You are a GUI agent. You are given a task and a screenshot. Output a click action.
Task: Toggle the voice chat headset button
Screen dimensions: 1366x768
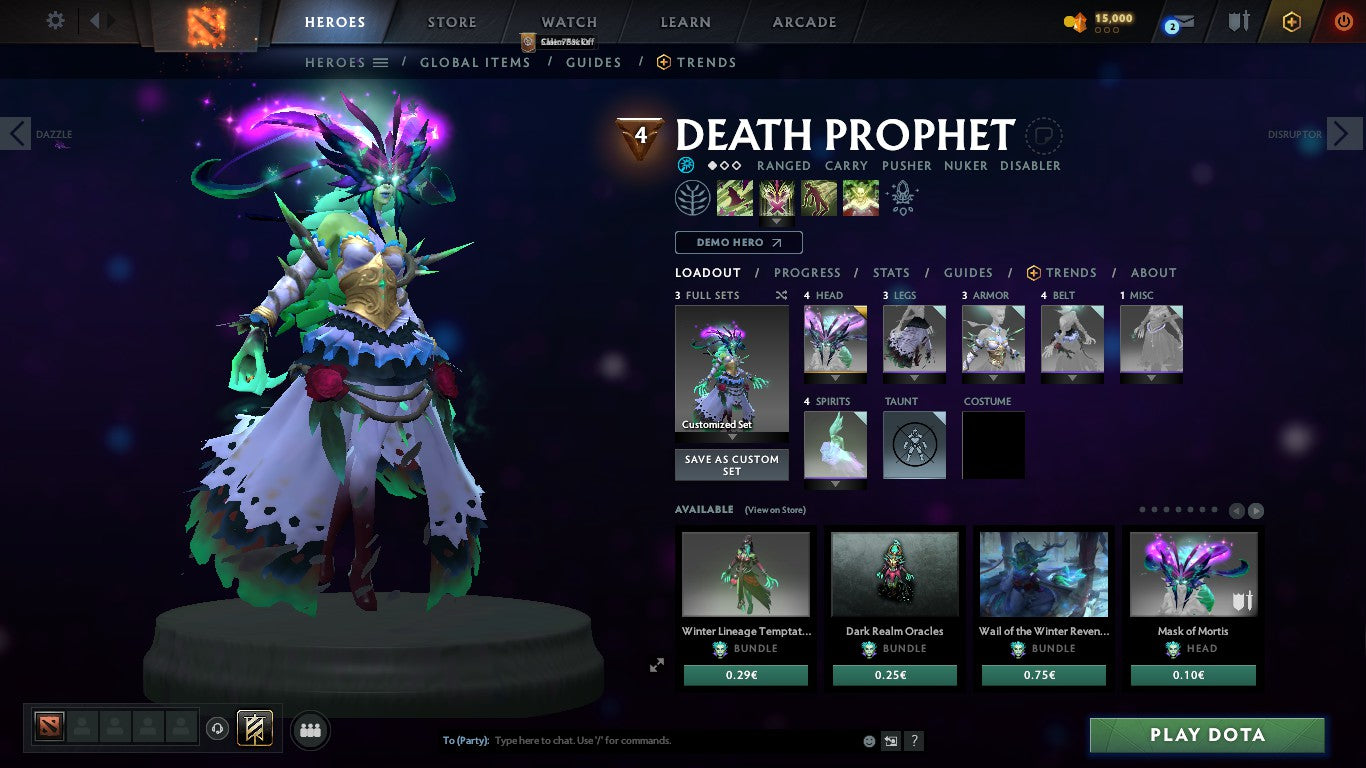pos(218,730)
